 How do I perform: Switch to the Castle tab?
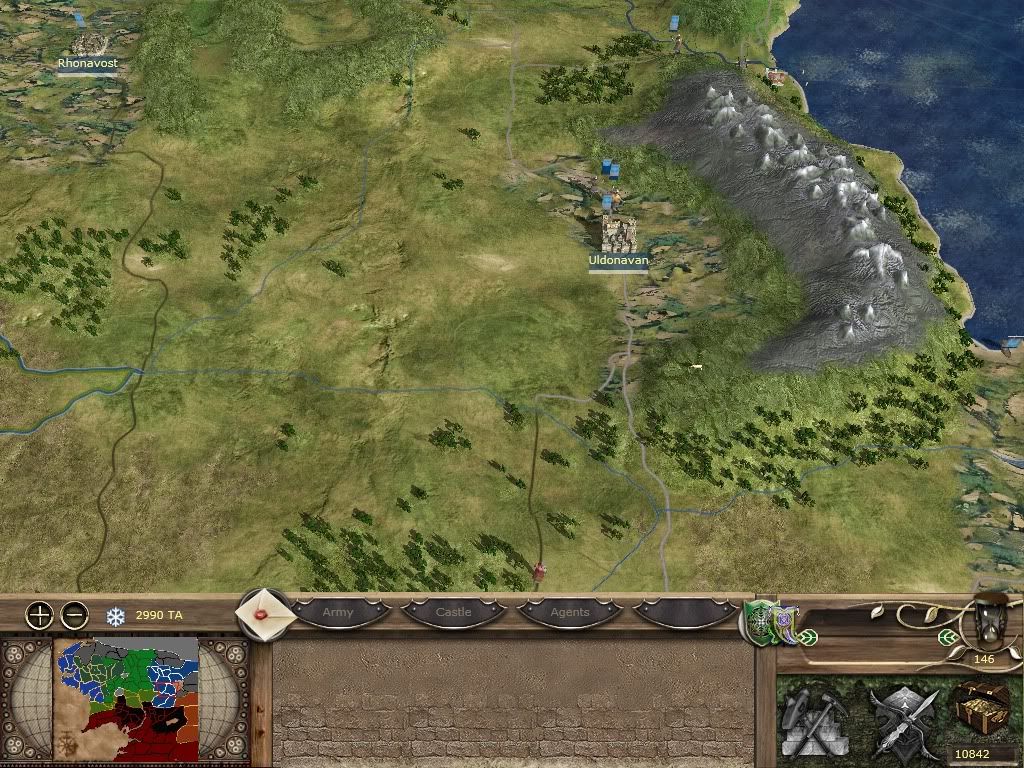453,612
